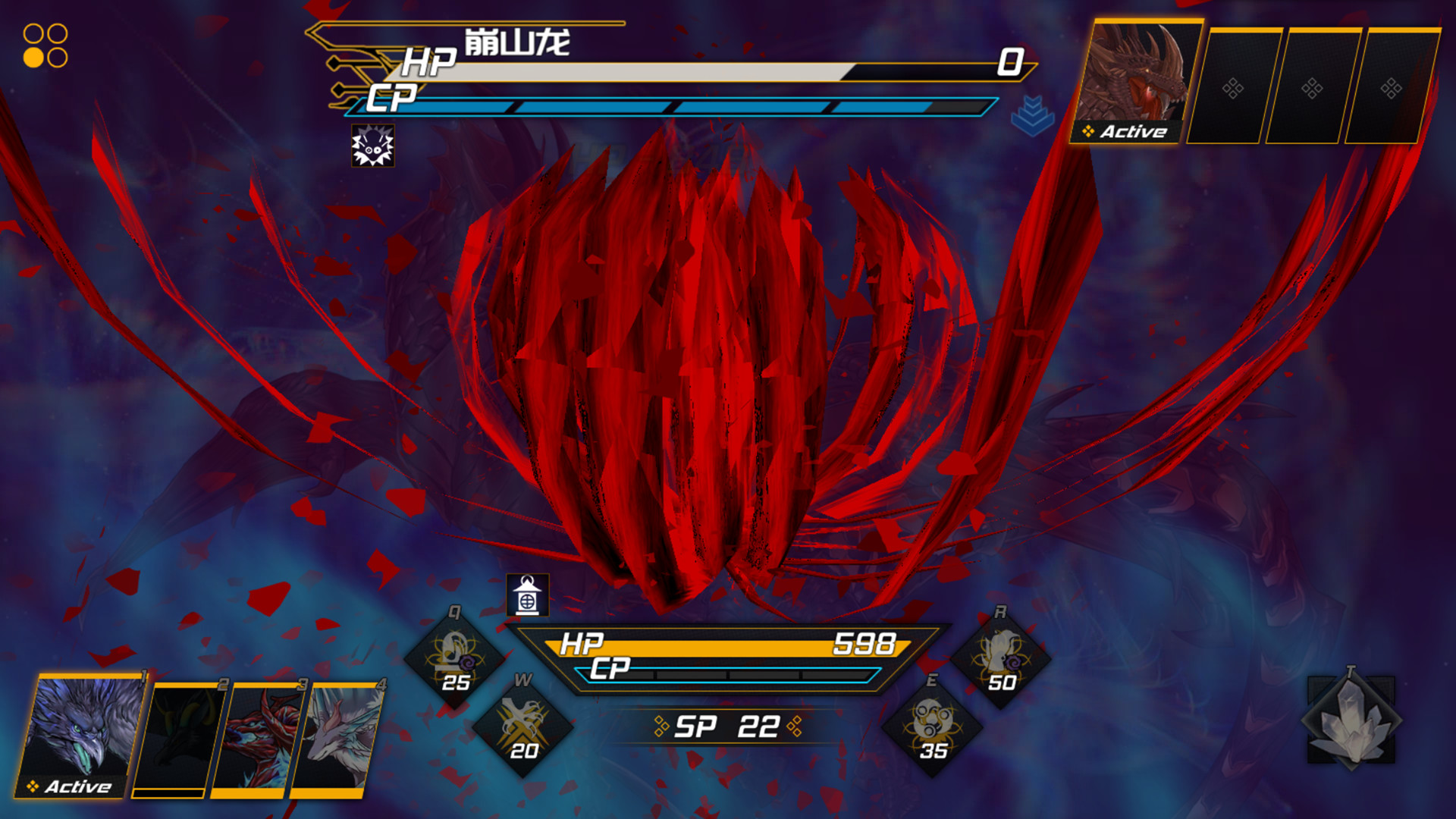This screenshot has height=819, width=1456.
Task: Use the R skill icon costing 50
Action: 1001,661
